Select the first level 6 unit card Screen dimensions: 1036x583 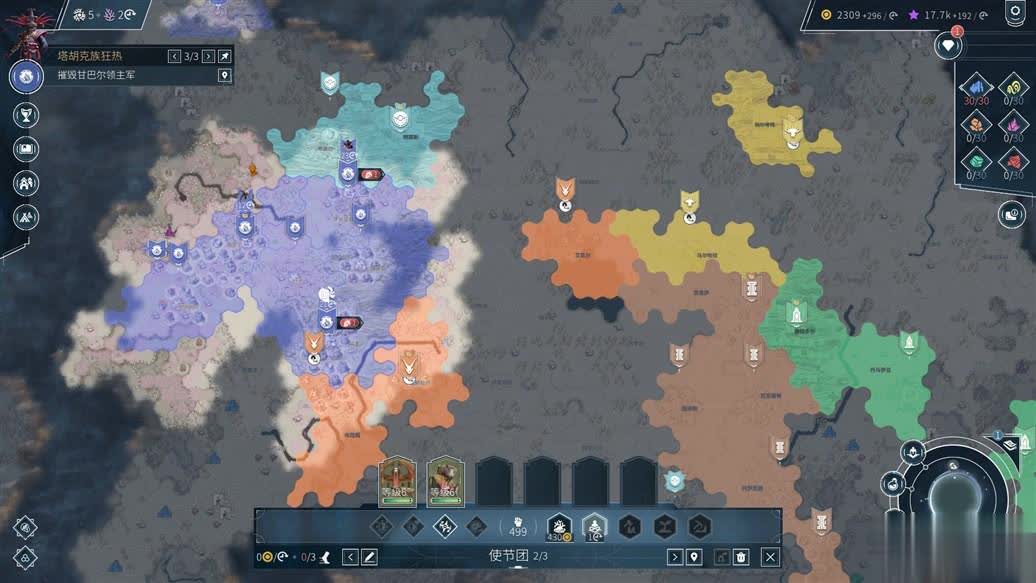[398, 481]
